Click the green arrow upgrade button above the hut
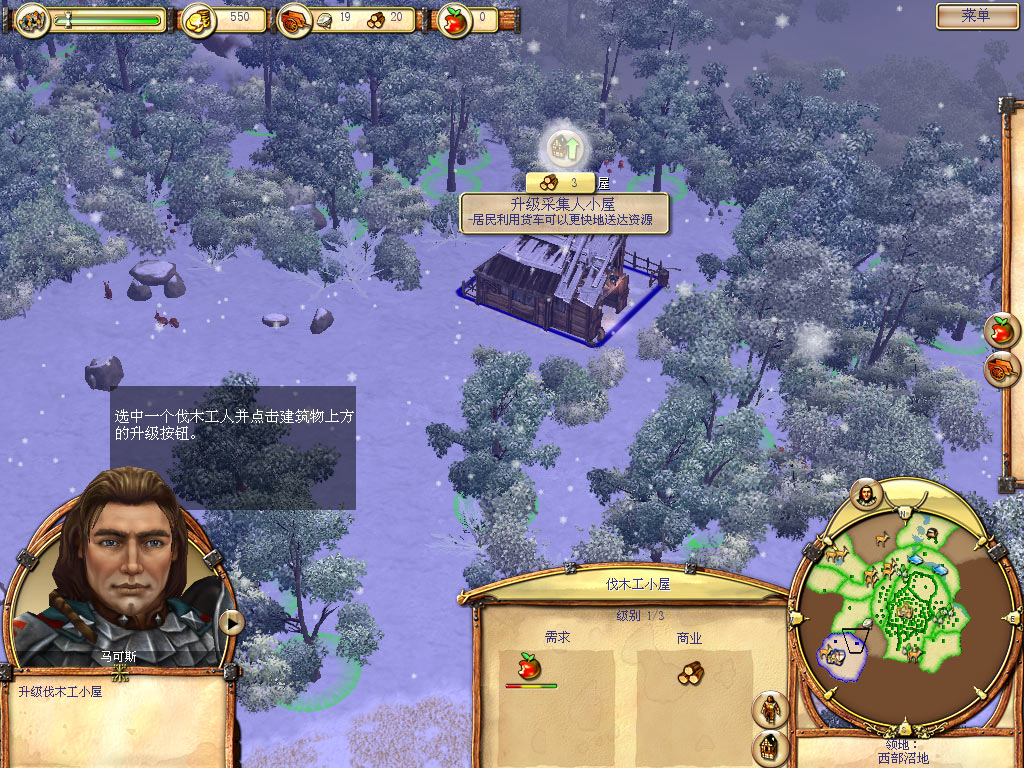The height and width of the screenshot is (768, 1024). (x=565, y=150)
